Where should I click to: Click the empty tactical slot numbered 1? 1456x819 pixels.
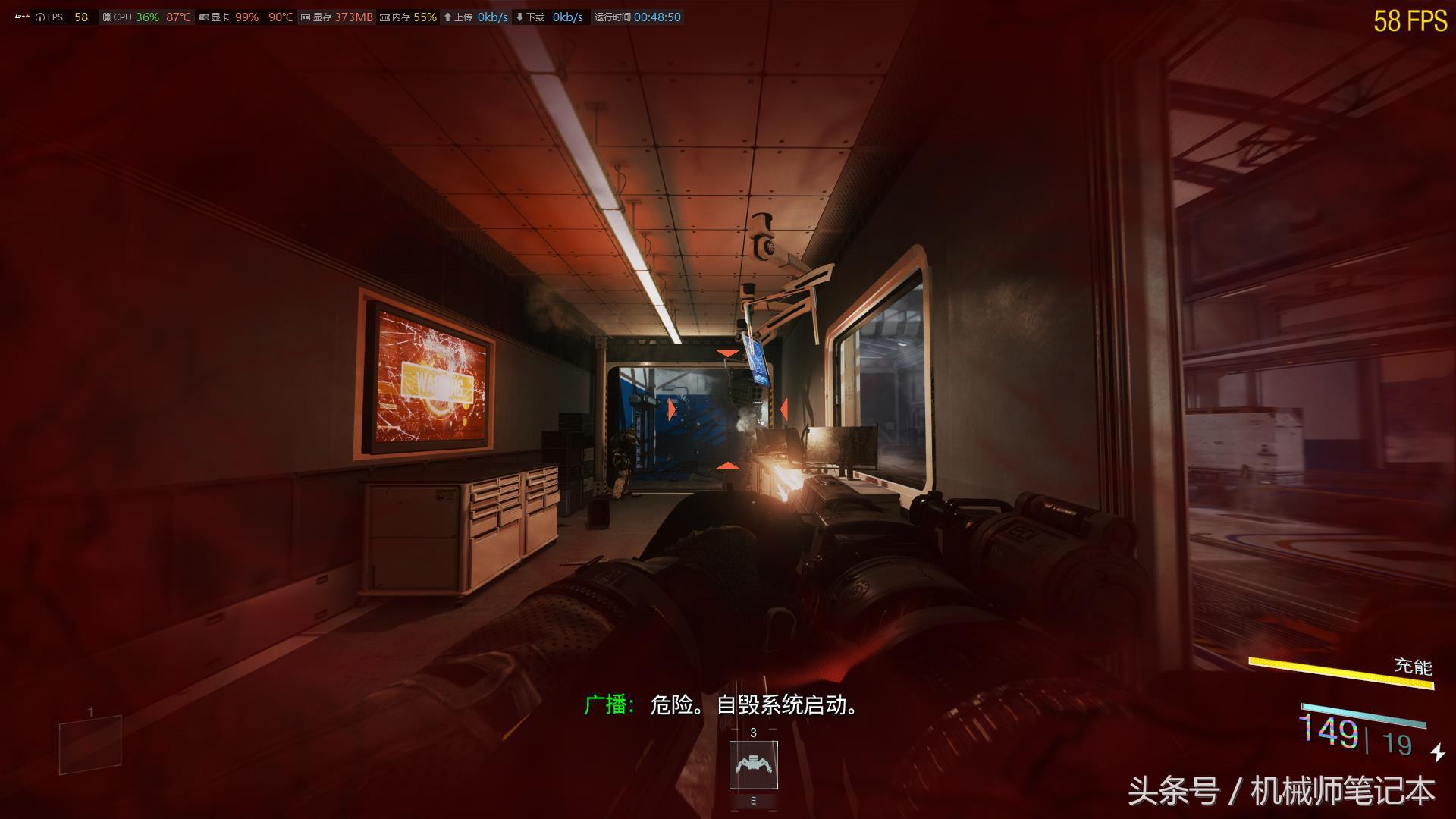click(x=90, y=744)
